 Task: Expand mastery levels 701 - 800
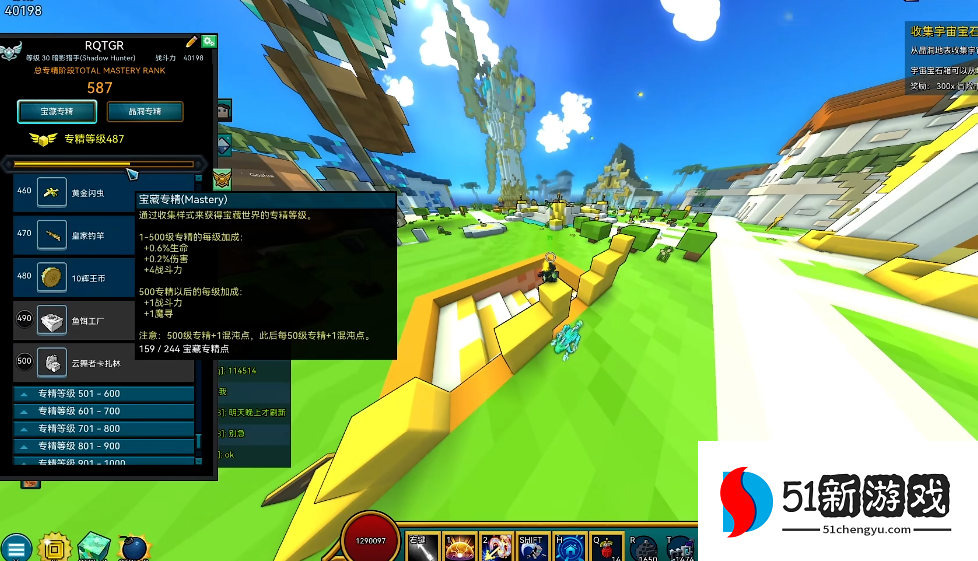(104, 429)
